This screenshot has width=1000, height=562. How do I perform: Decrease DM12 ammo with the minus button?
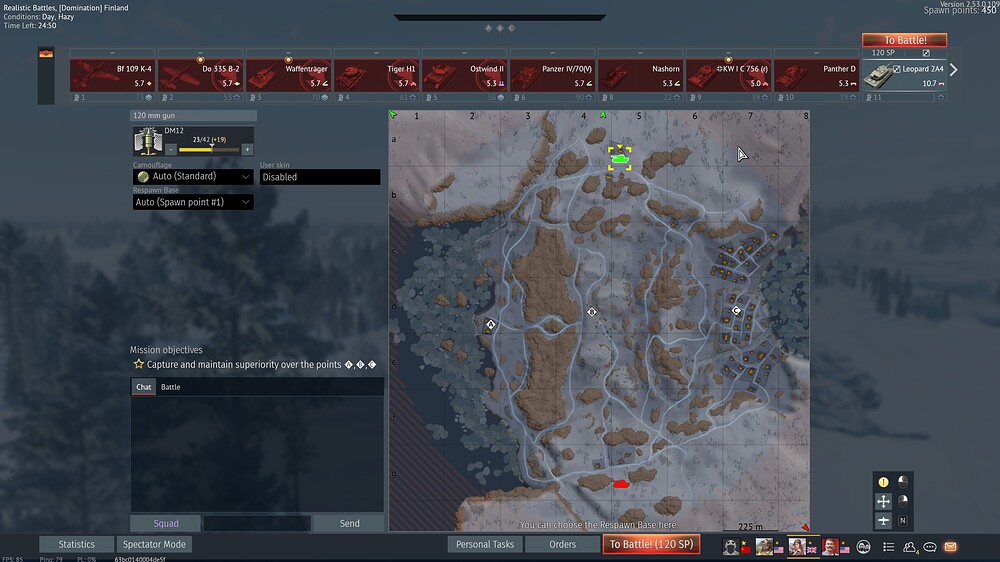171,149
